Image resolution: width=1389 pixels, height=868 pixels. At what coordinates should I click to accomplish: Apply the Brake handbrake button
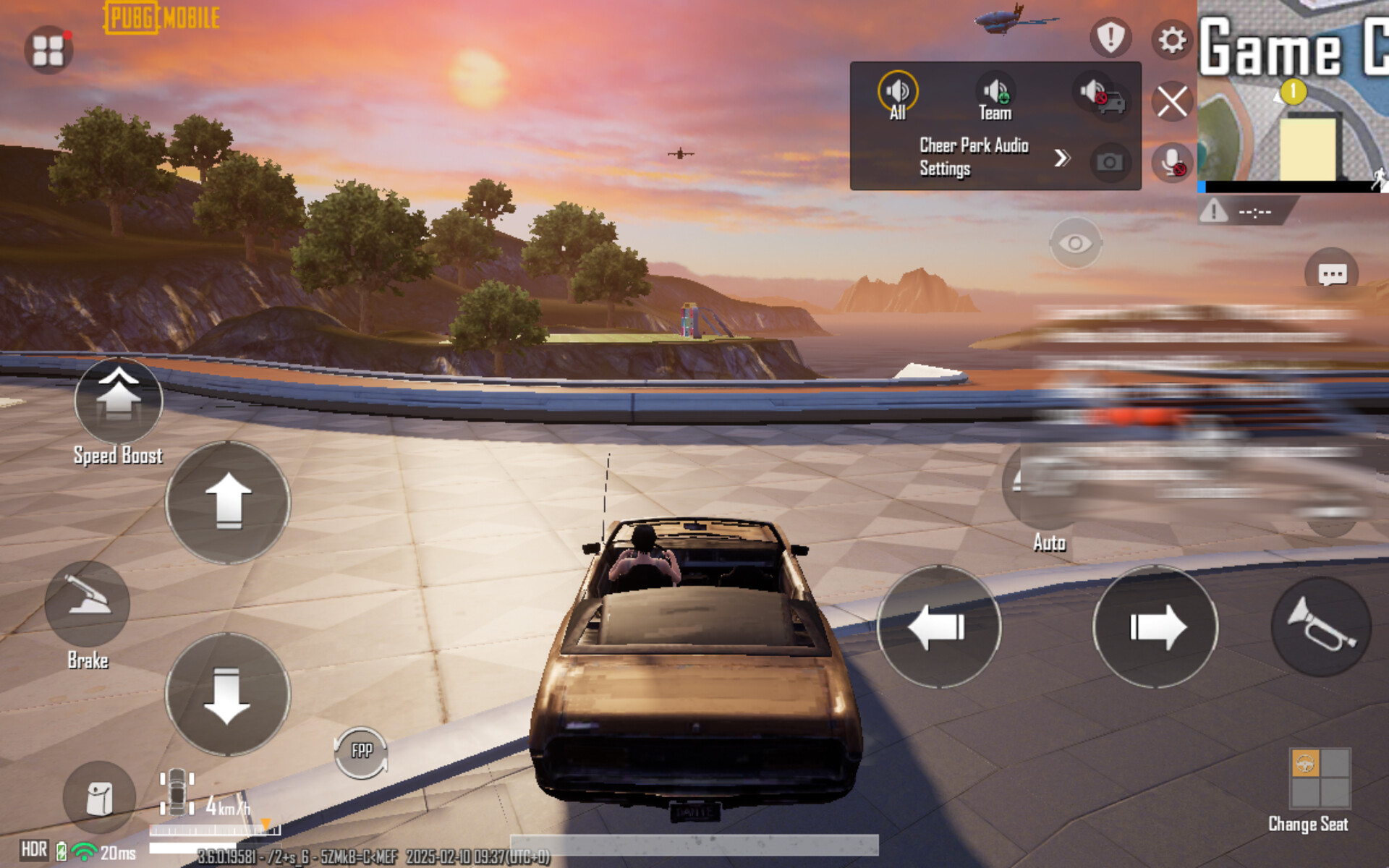pos(88,604)
